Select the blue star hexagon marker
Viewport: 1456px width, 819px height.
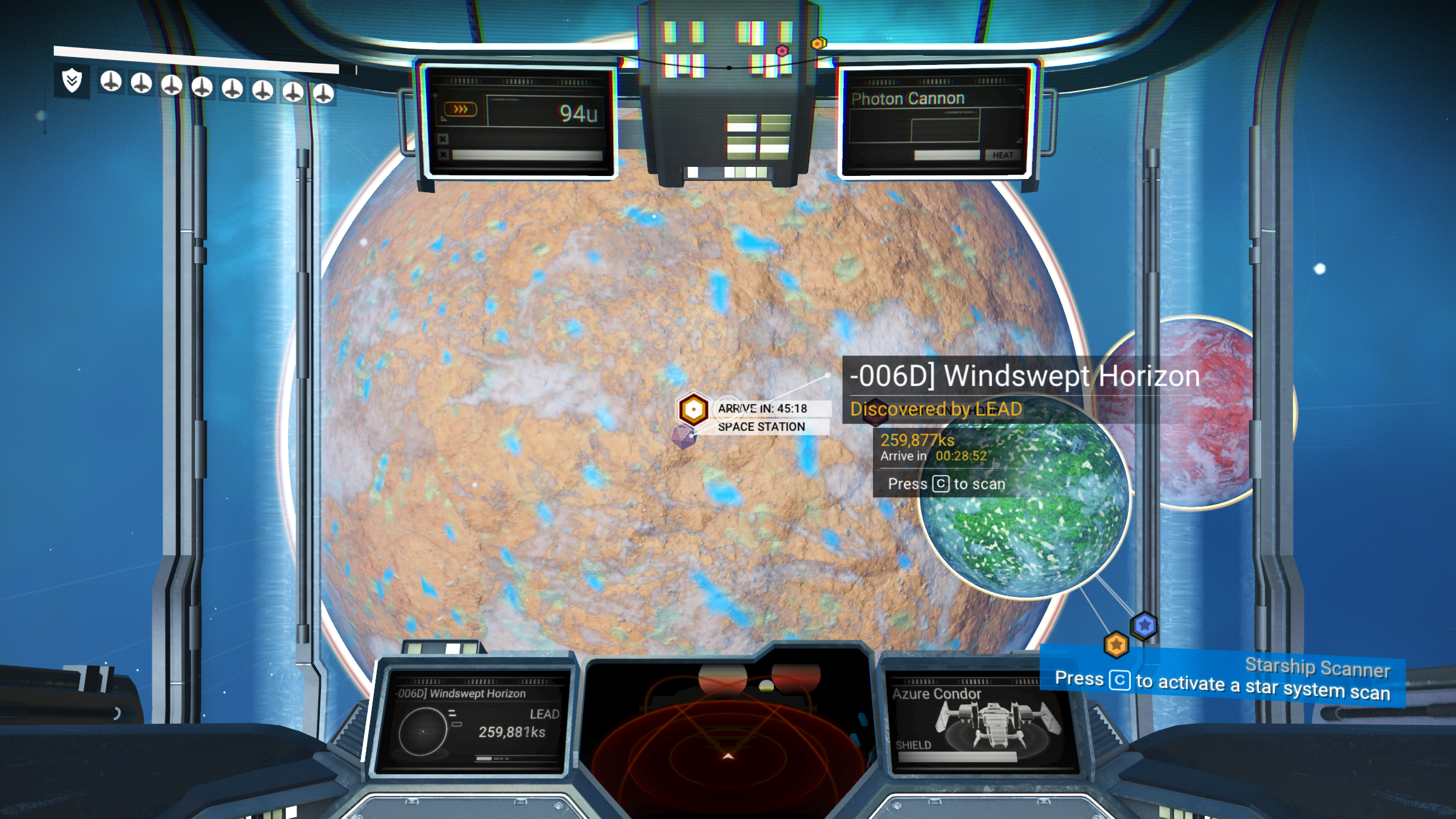tap(1144, 625)
